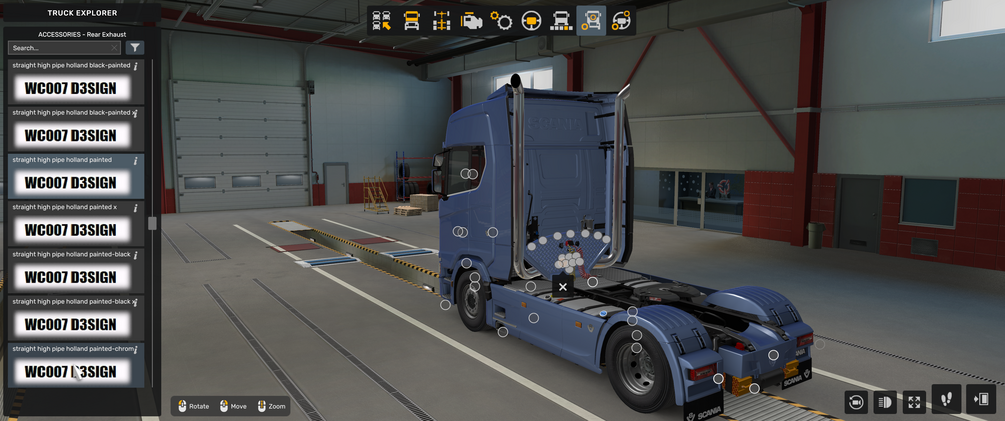Activate the footprints walk-around button

[x=947, y=399]
